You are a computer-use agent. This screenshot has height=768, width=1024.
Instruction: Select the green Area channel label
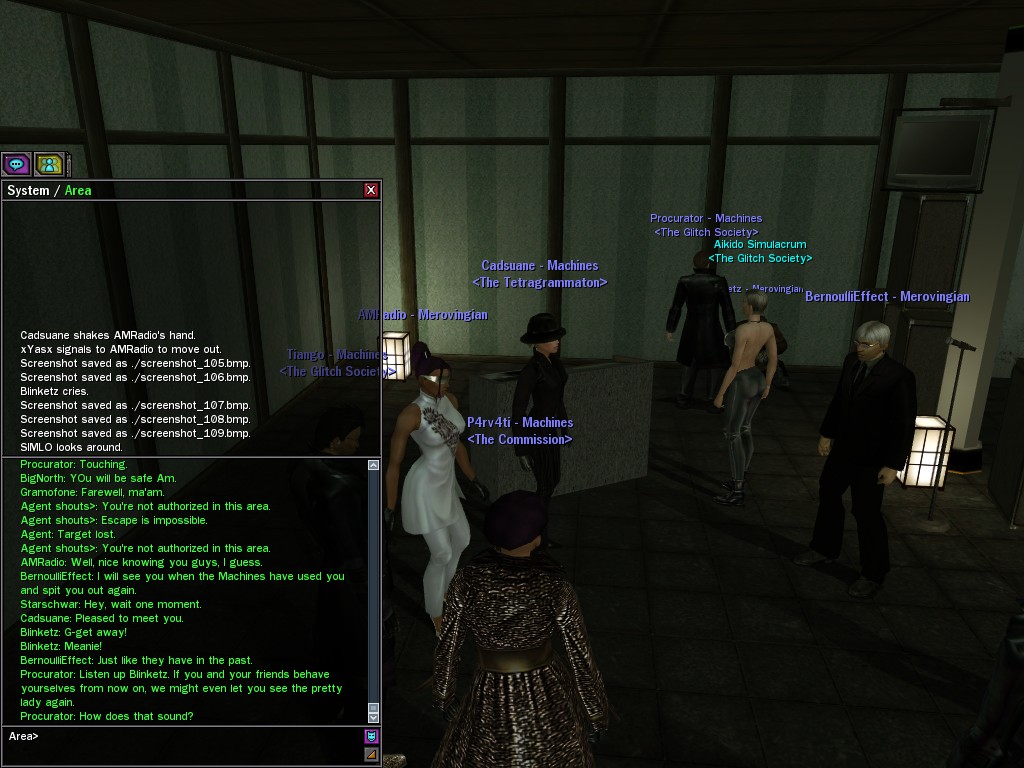pos(78,190)
